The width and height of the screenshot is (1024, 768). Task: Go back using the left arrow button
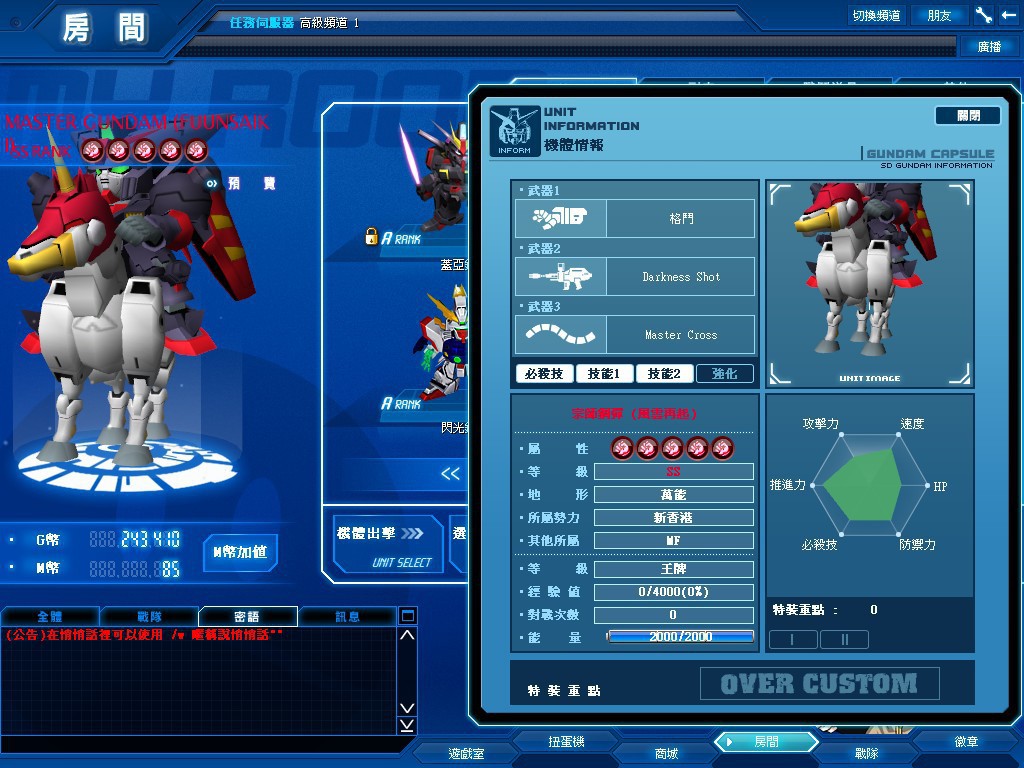[x=1008, y=15]
